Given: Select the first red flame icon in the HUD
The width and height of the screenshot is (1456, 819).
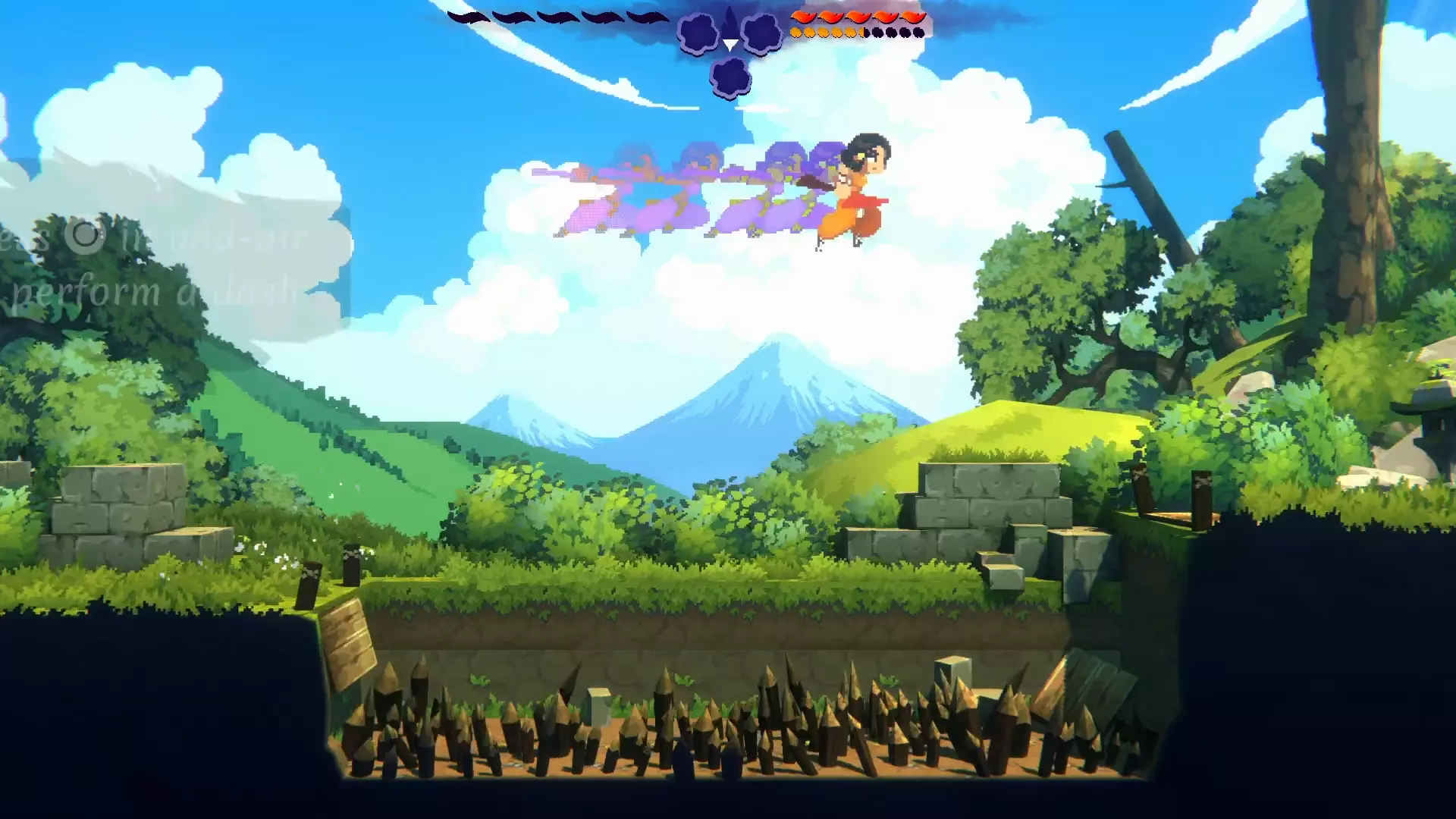Looking at the screenshot, I should coord(804,15).
